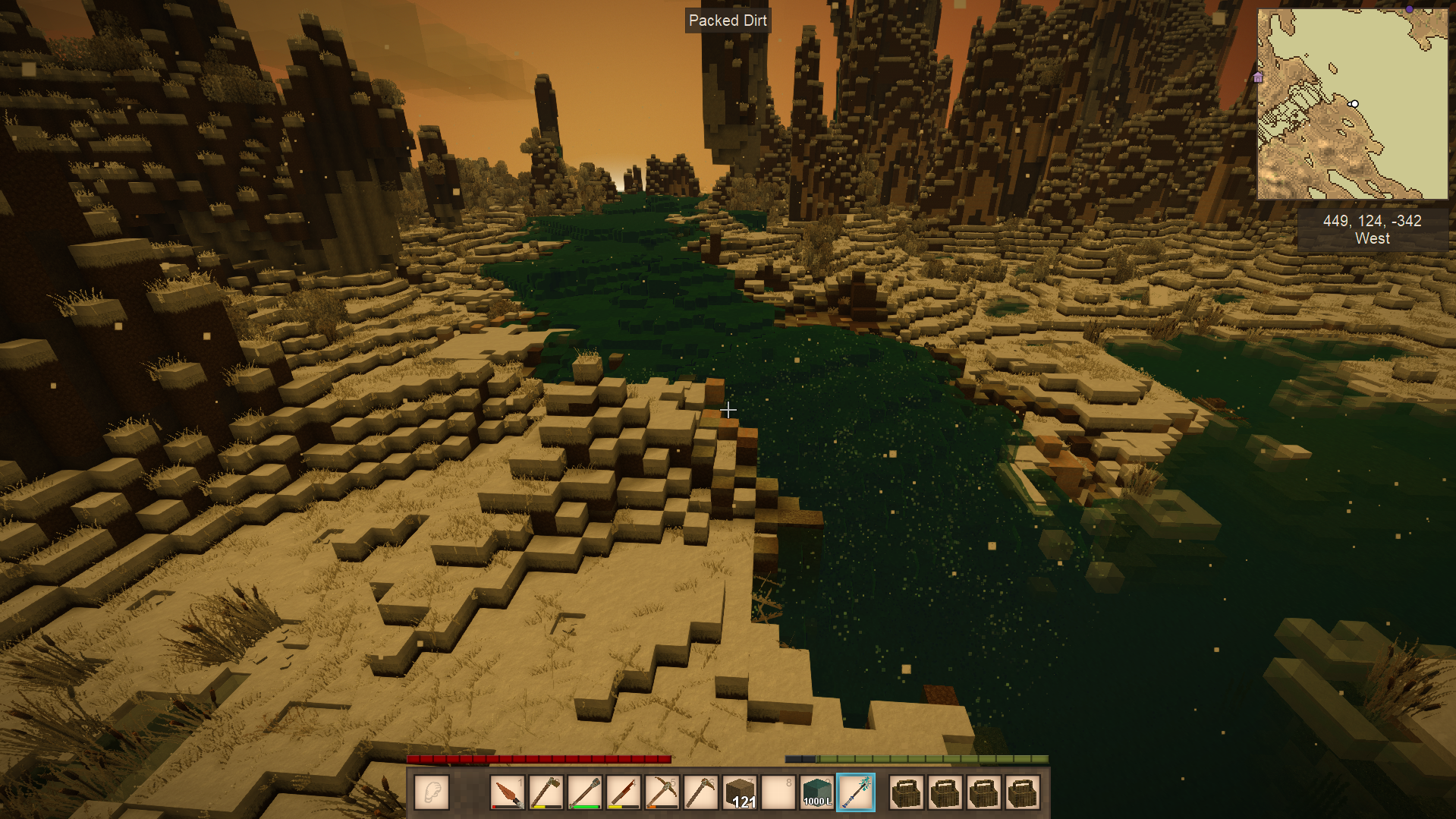Click the purple house waypoint marker
The image size is (1456, 819).
coord(1258,77)
